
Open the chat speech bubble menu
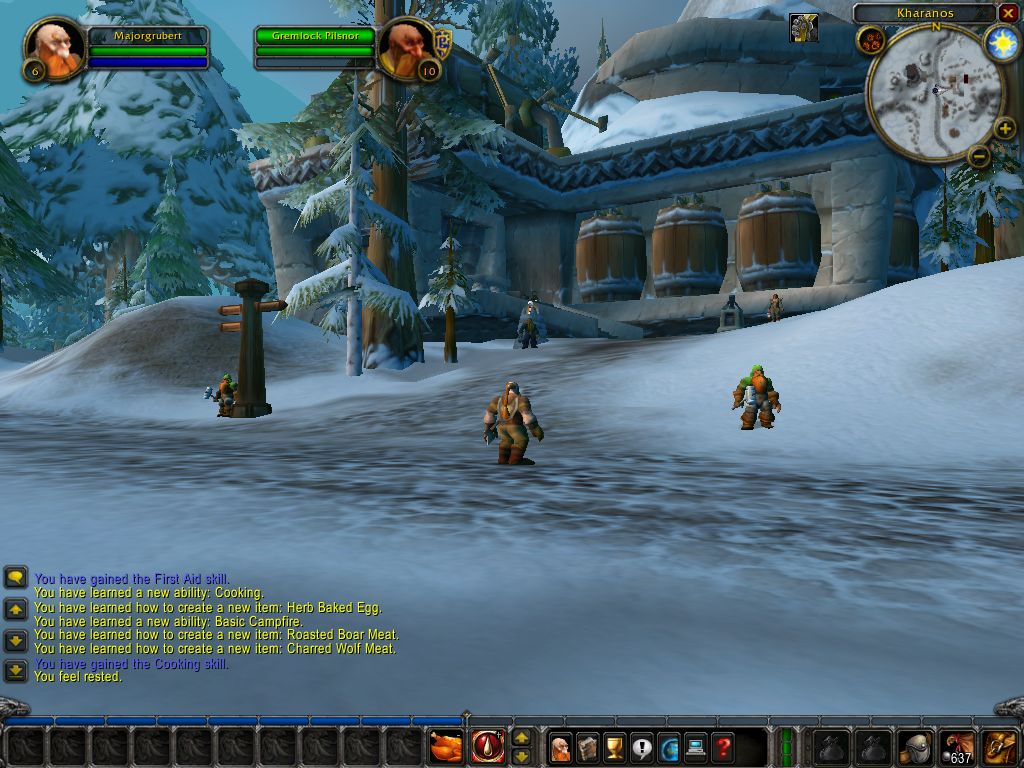tap(16, 578)
